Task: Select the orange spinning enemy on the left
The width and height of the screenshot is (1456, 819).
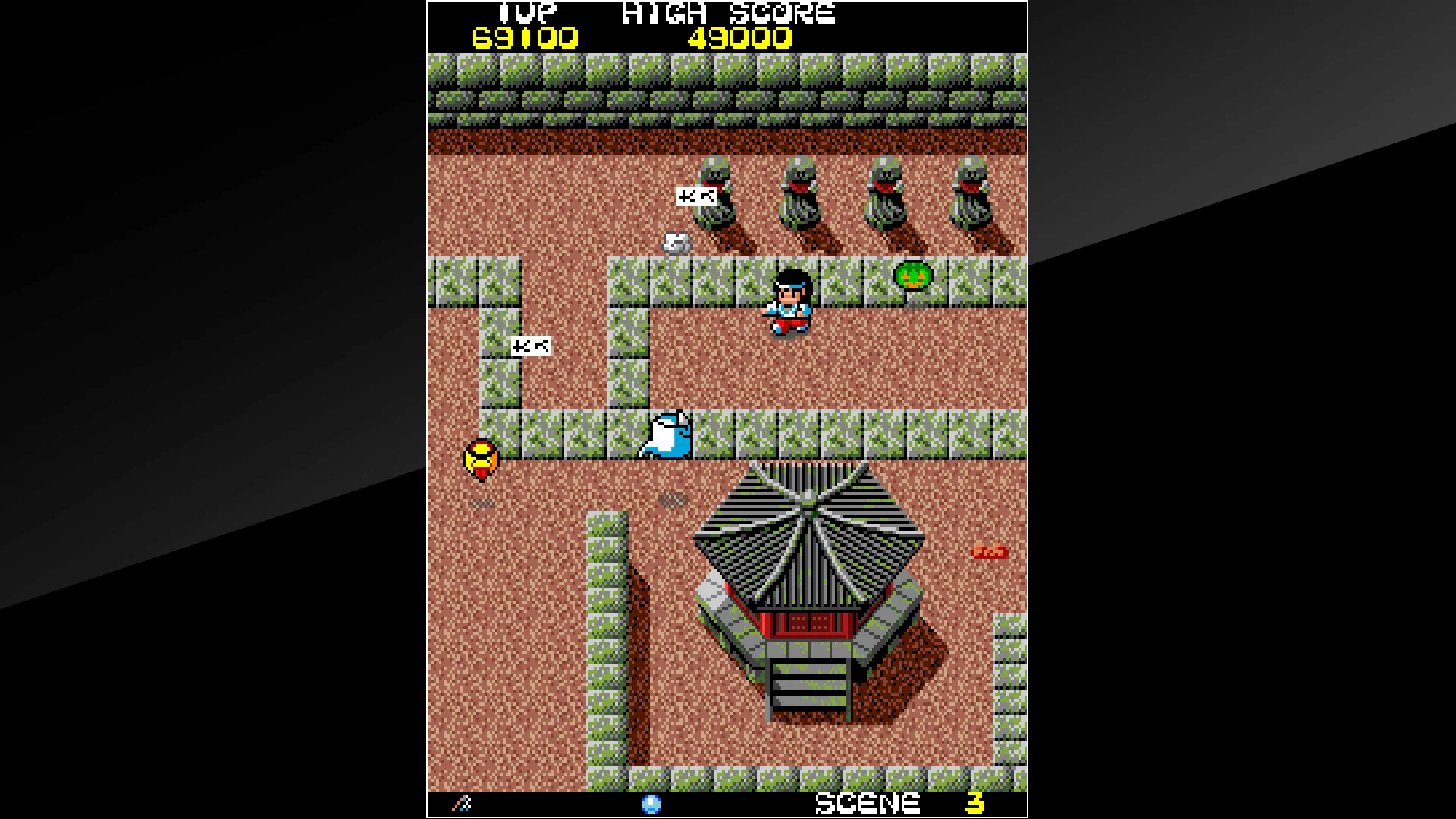Action: 483,457
